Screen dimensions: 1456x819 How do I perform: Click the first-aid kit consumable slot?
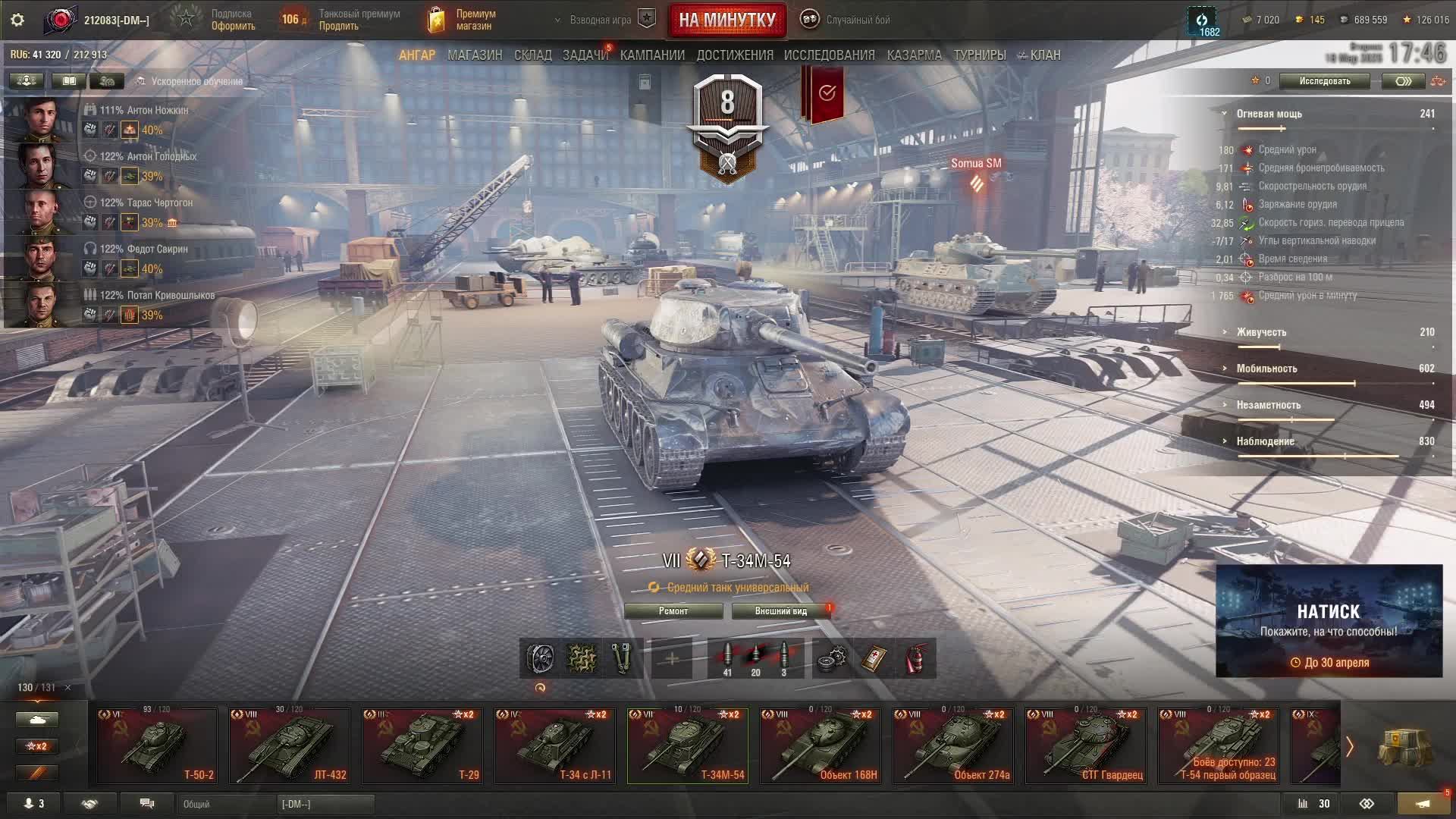point(874,658)
